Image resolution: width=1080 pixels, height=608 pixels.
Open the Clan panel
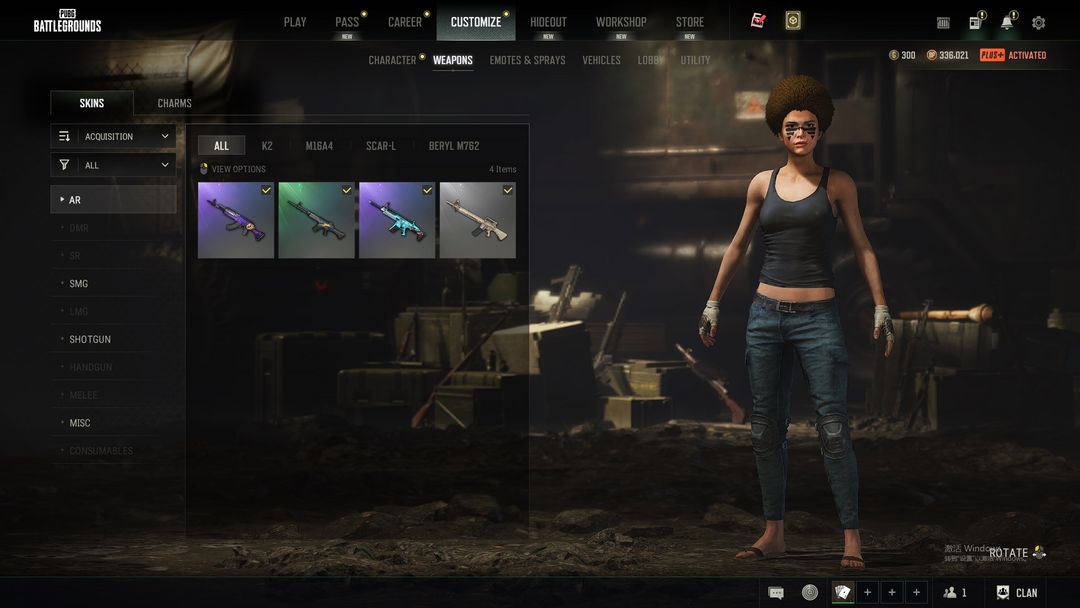(1017, 593)
